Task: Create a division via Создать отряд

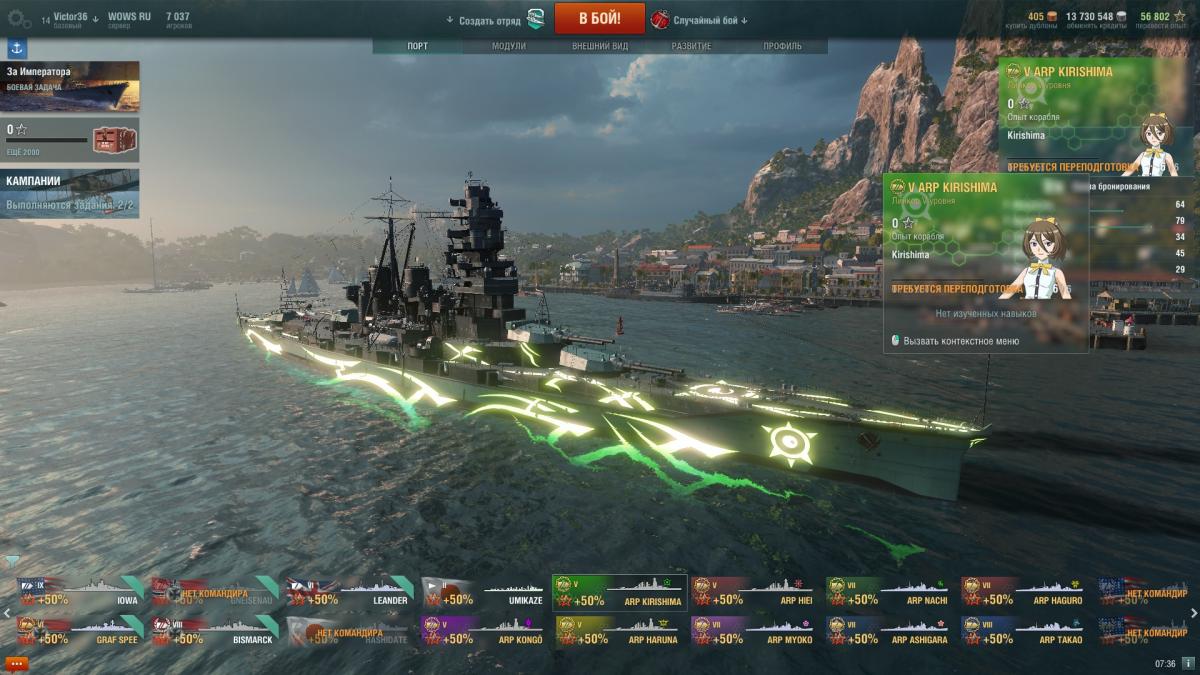Action: [490, 20]
